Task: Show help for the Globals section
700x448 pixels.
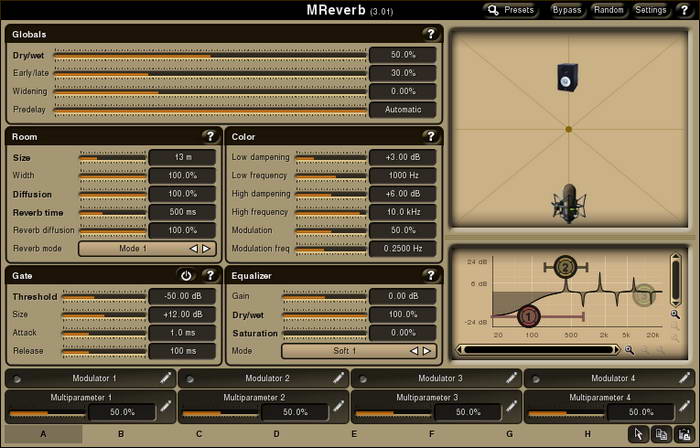Action: [x=430, y=34]
